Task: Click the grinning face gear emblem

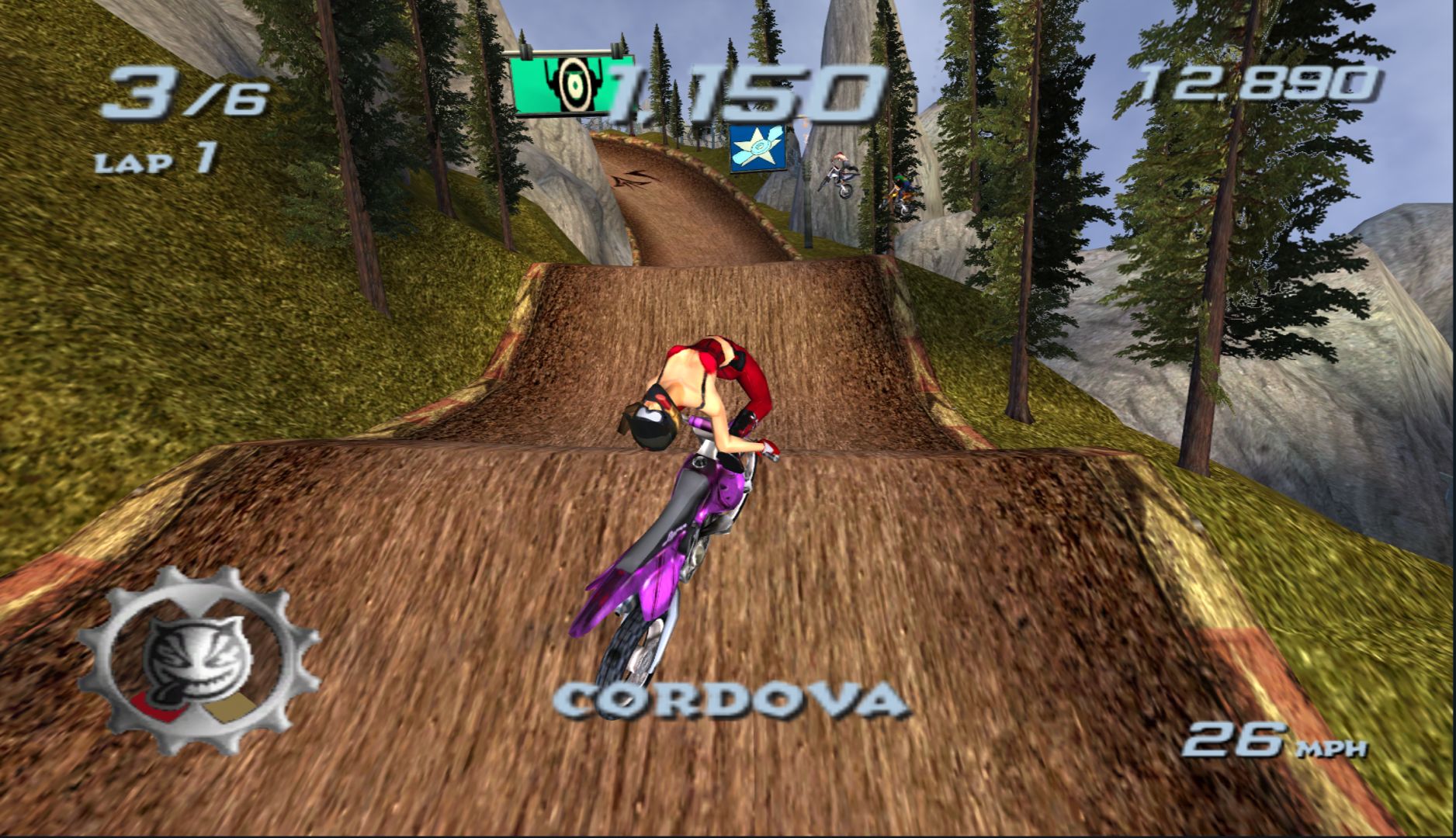Action: coord(196,660)
